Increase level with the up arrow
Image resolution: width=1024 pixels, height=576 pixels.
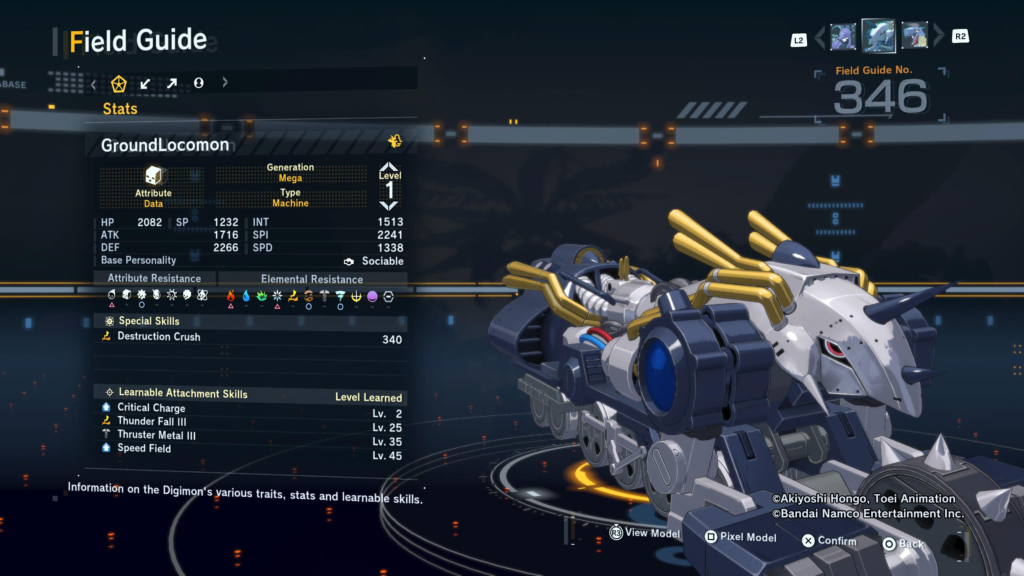(x=389, y=168)
